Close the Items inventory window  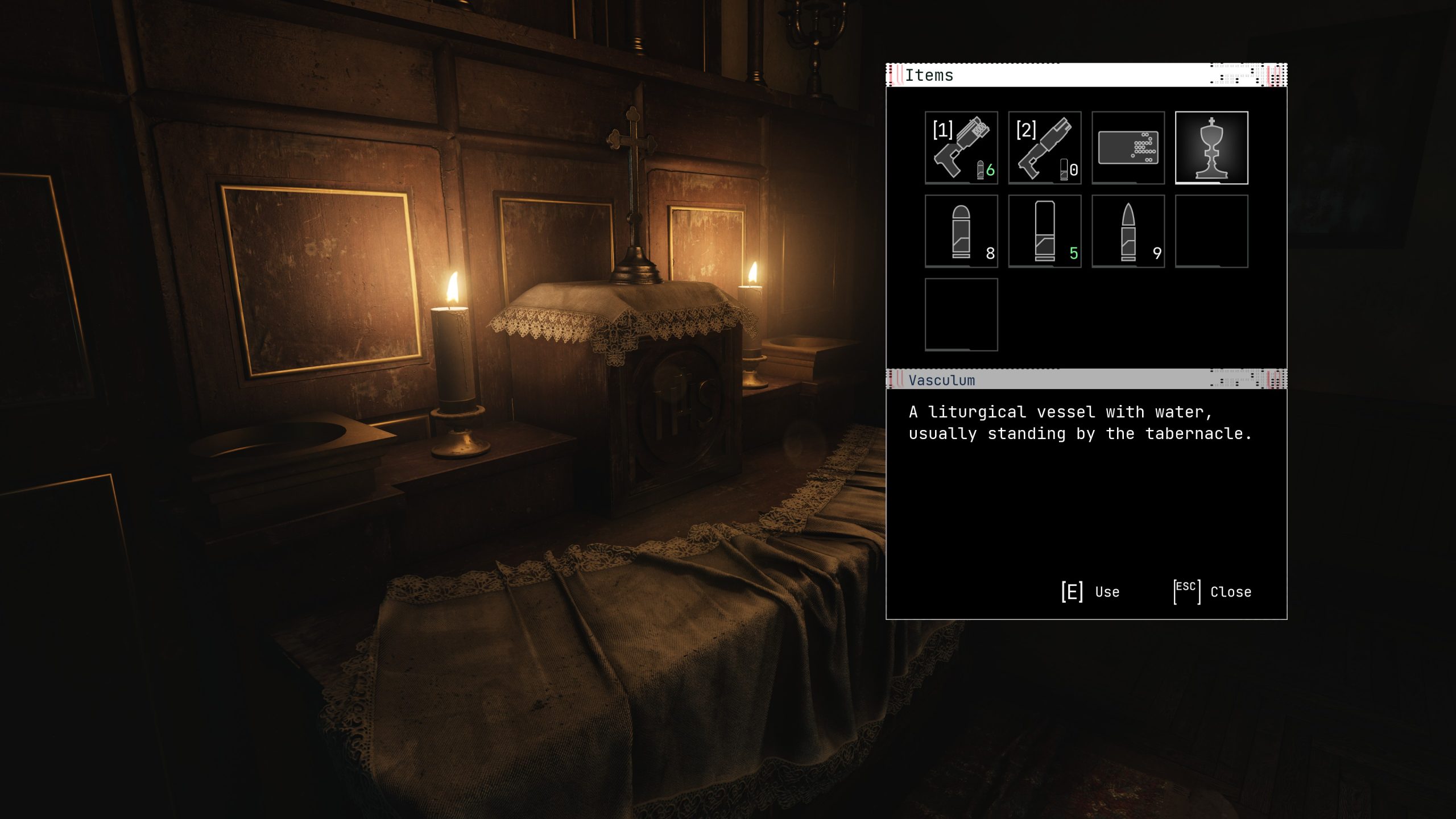(1213, 592)
